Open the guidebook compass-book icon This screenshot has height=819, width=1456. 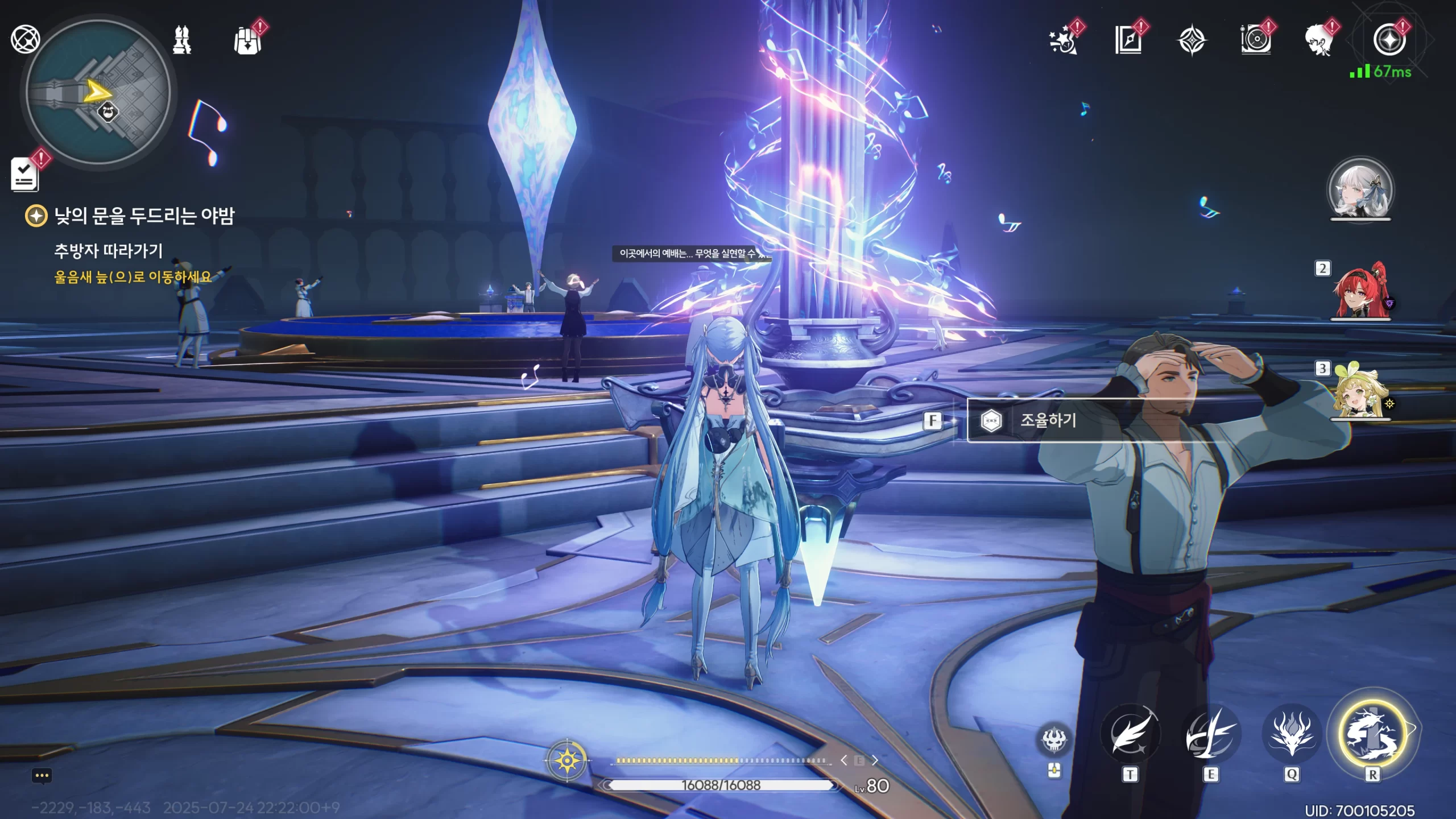click(x=1128, y=40)
